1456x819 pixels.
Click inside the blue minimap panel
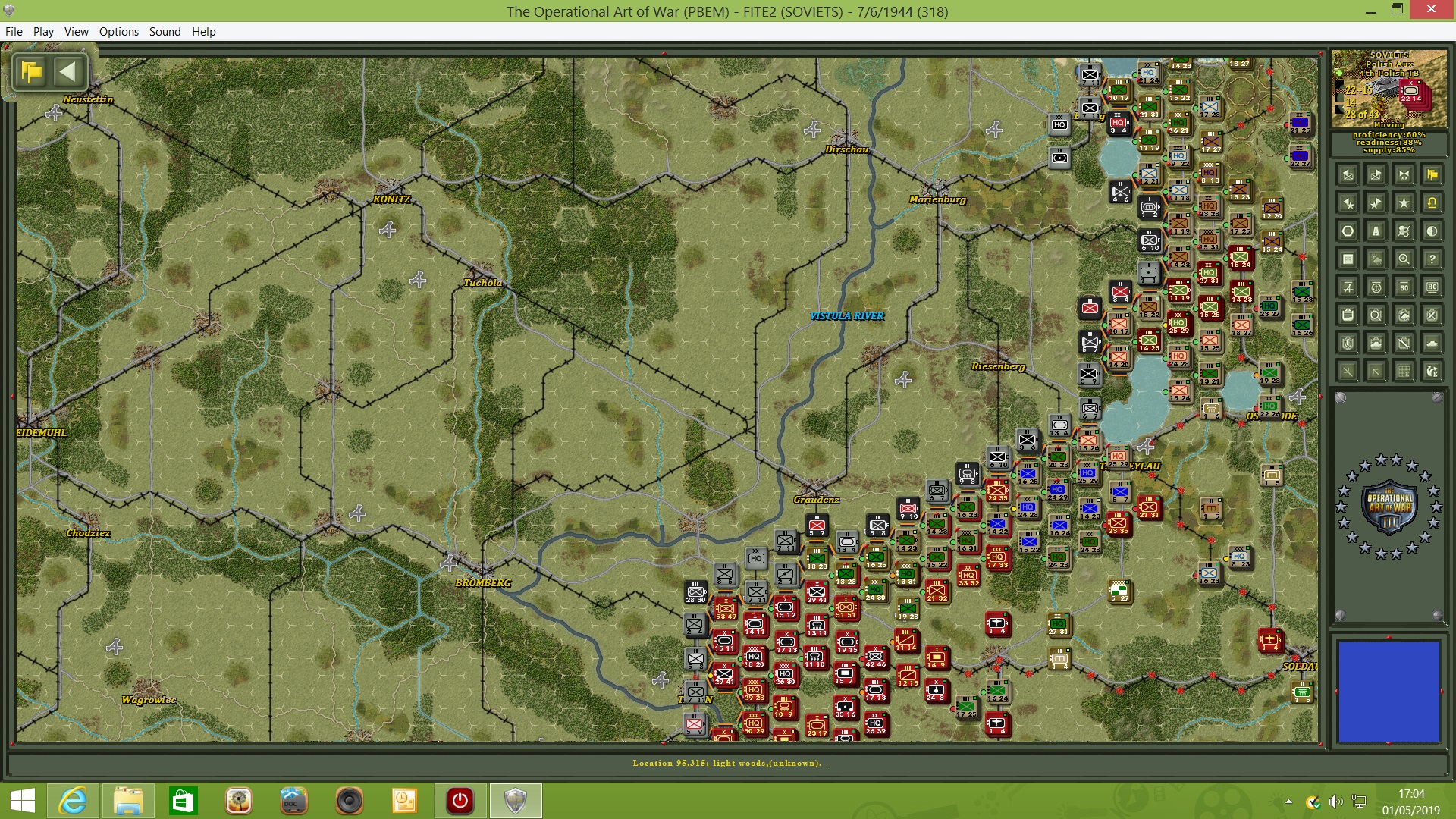coord(1390,692)
